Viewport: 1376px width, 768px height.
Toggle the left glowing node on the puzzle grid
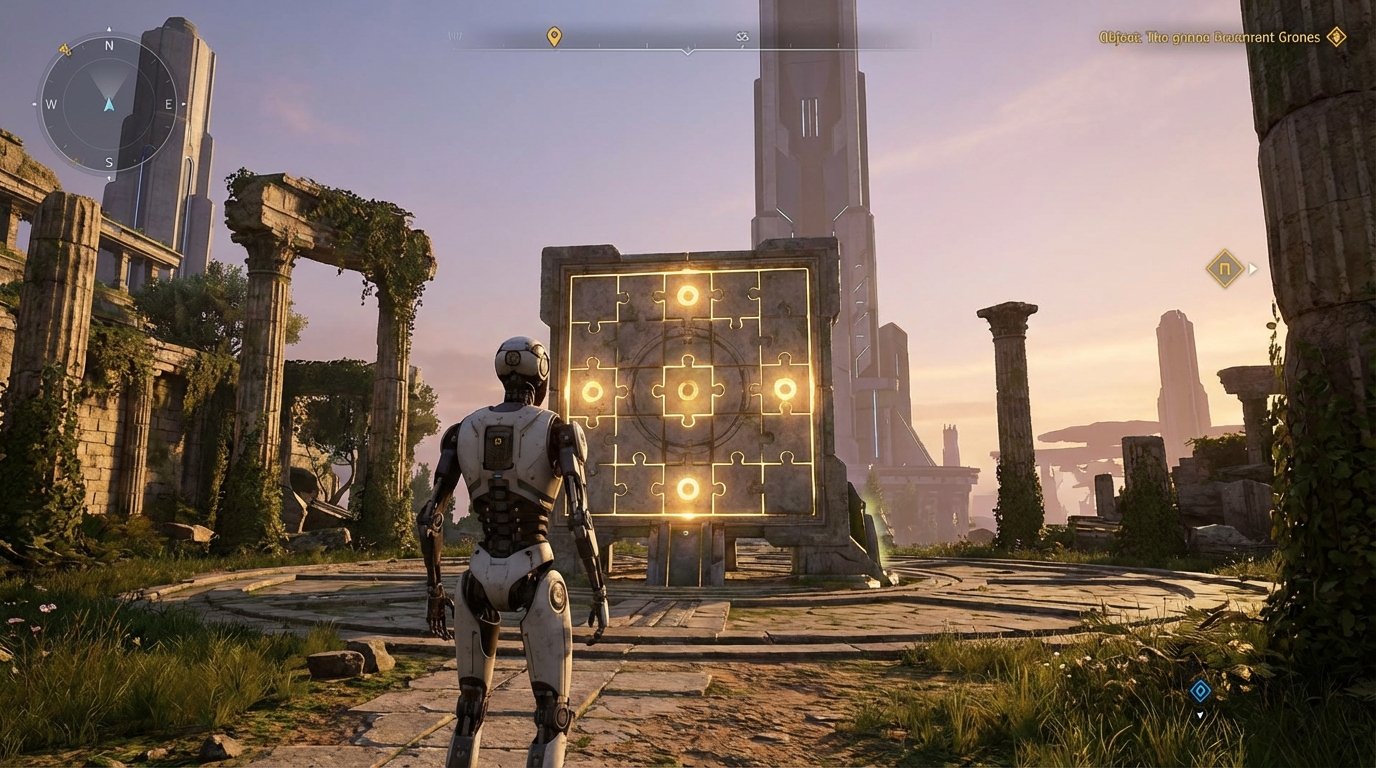(x=594, y=389)
